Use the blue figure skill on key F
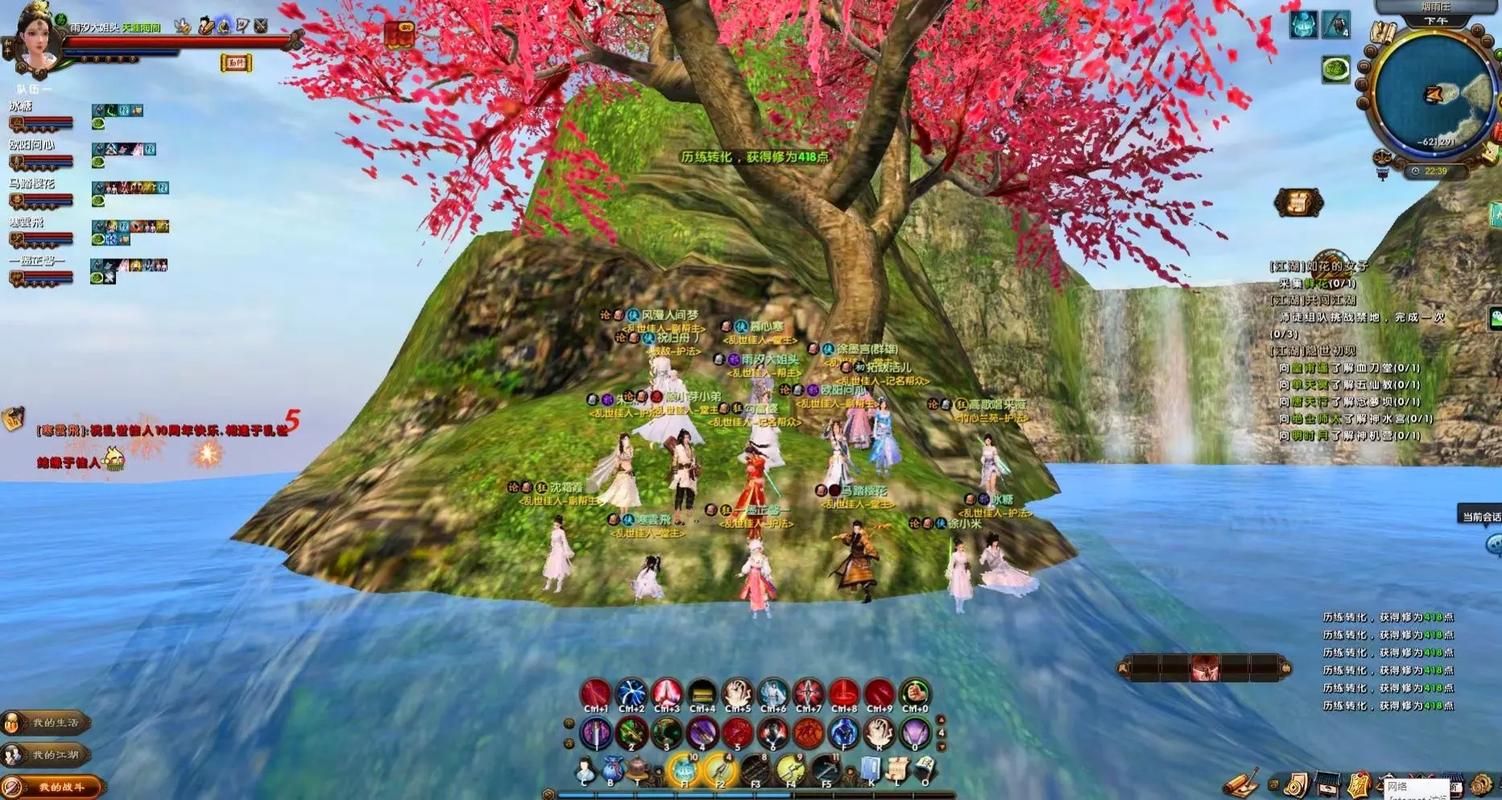 pos(843,733)
